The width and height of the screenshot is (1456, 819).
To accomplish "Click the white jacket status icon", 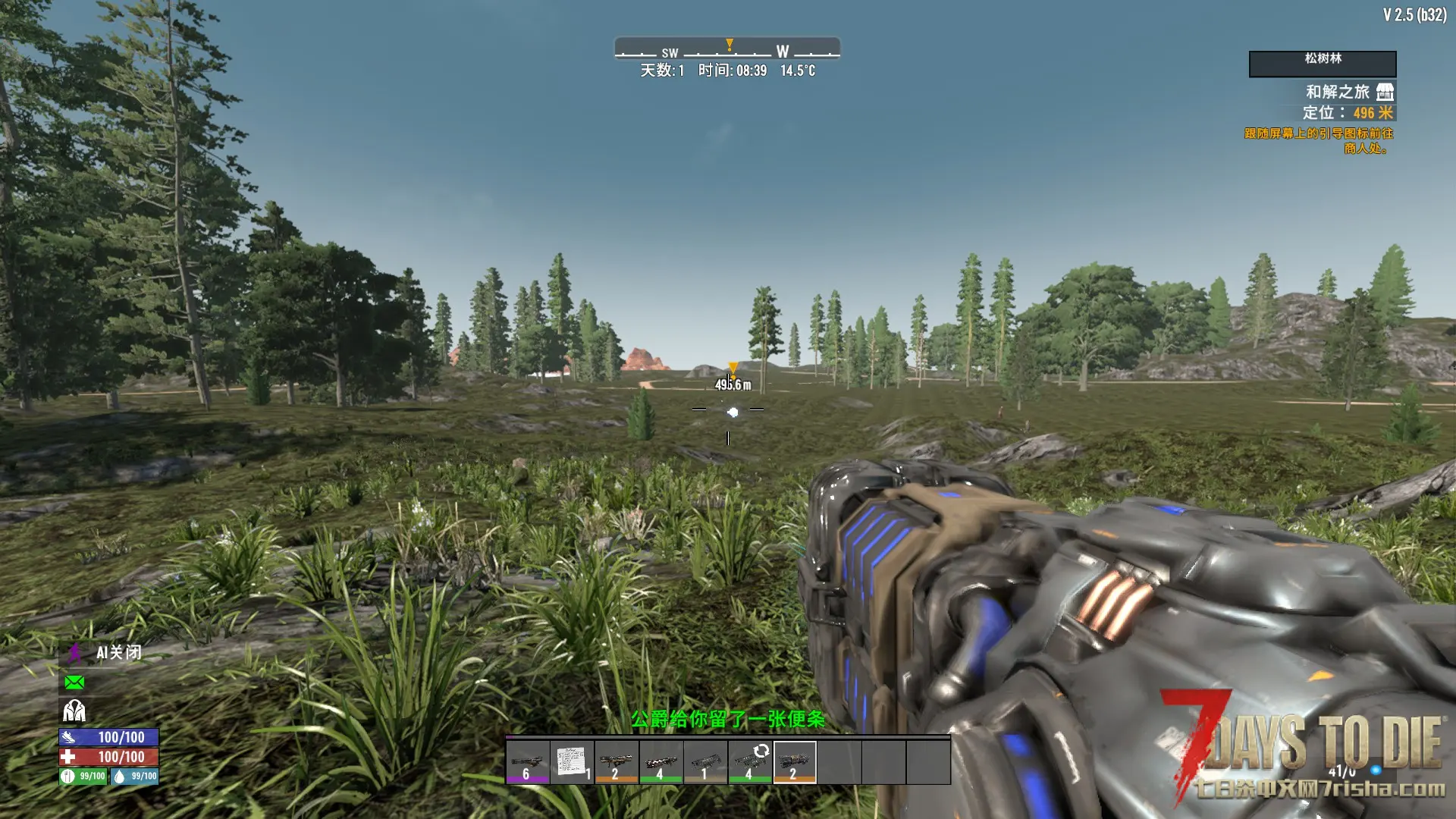I will point(74,711).
